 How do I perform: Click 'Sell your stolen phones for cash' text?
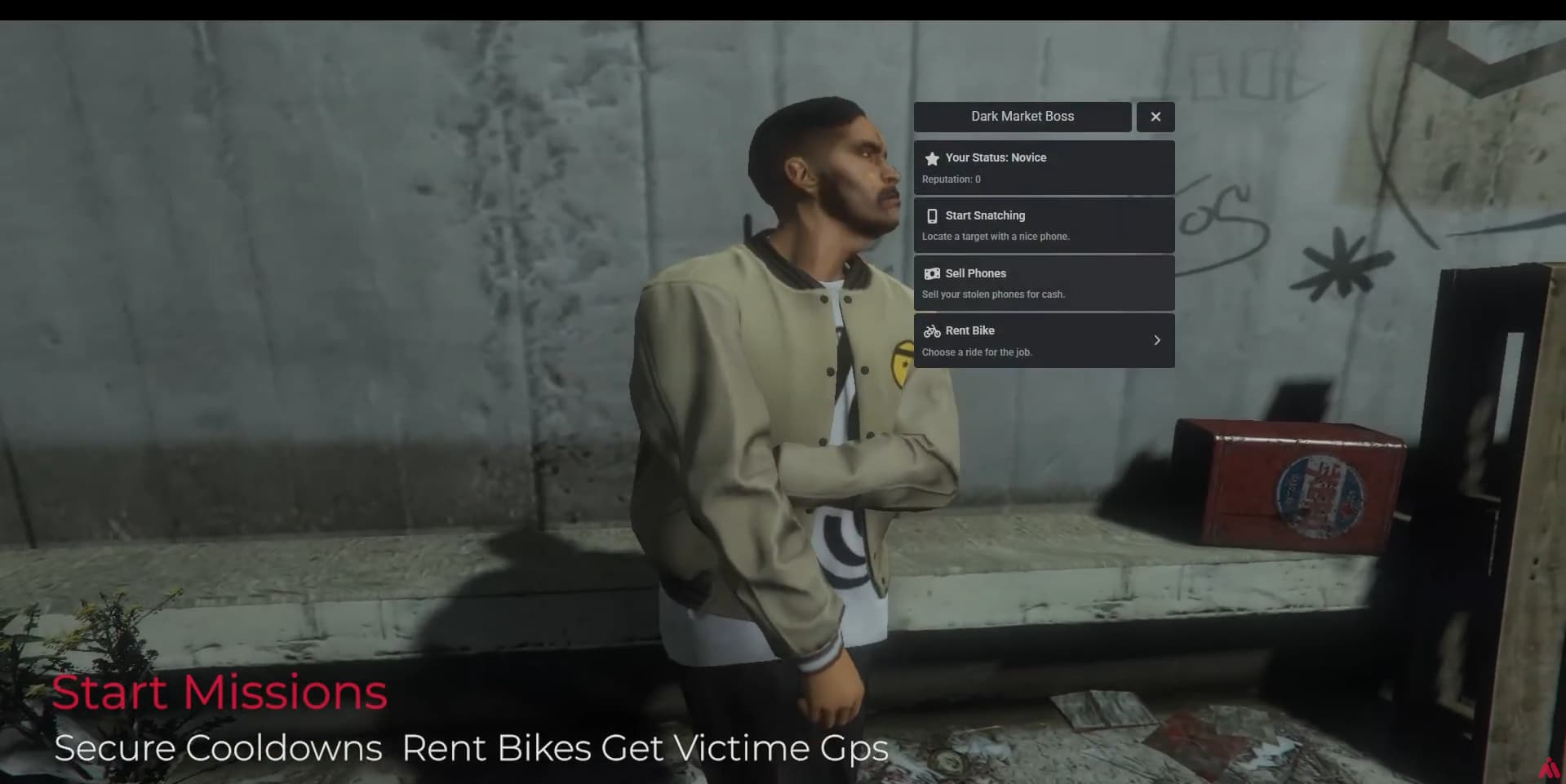(992, 294)
